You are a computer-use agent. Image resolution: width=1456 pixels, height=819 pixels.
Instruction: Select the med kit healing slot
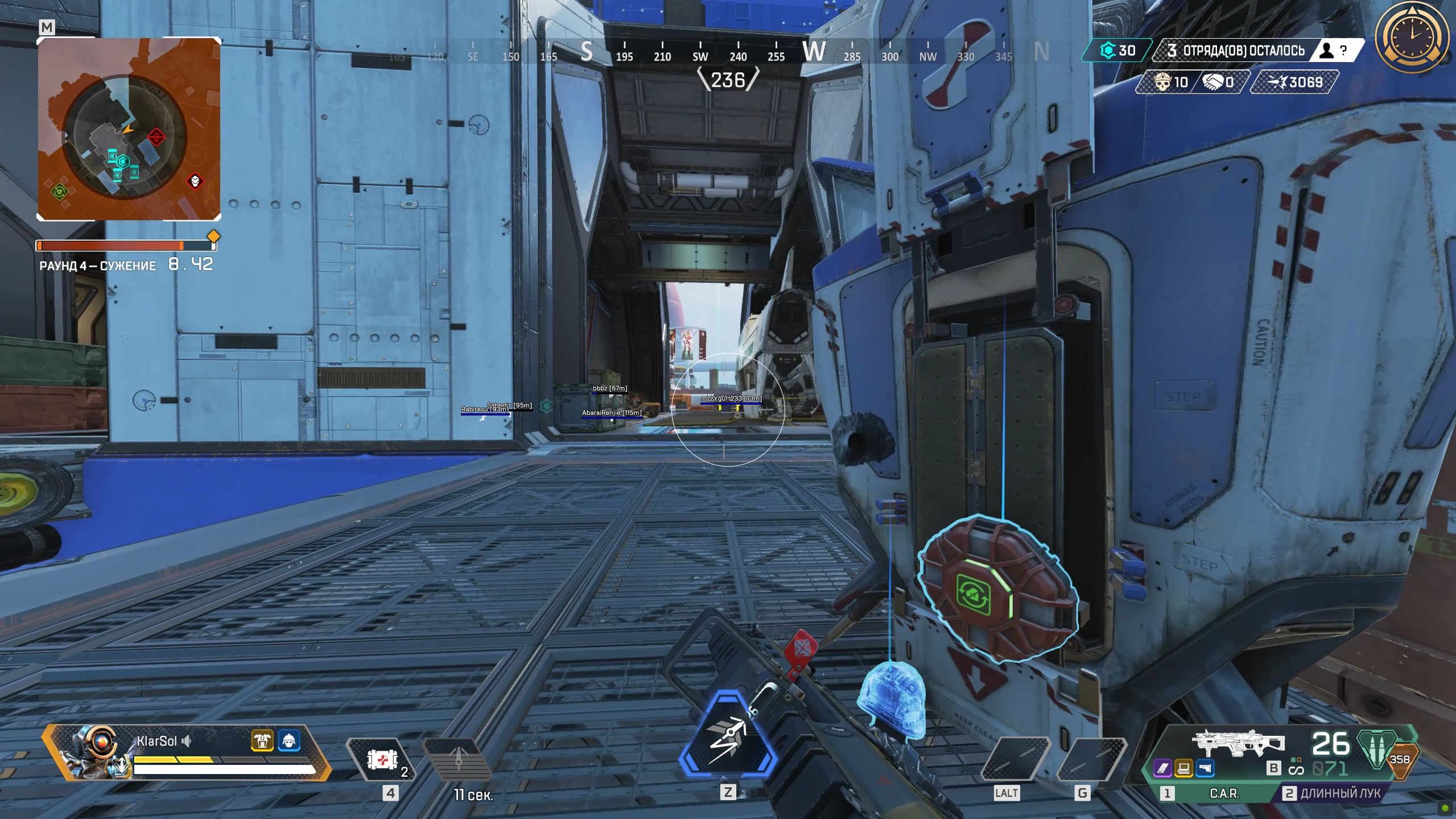382,760
